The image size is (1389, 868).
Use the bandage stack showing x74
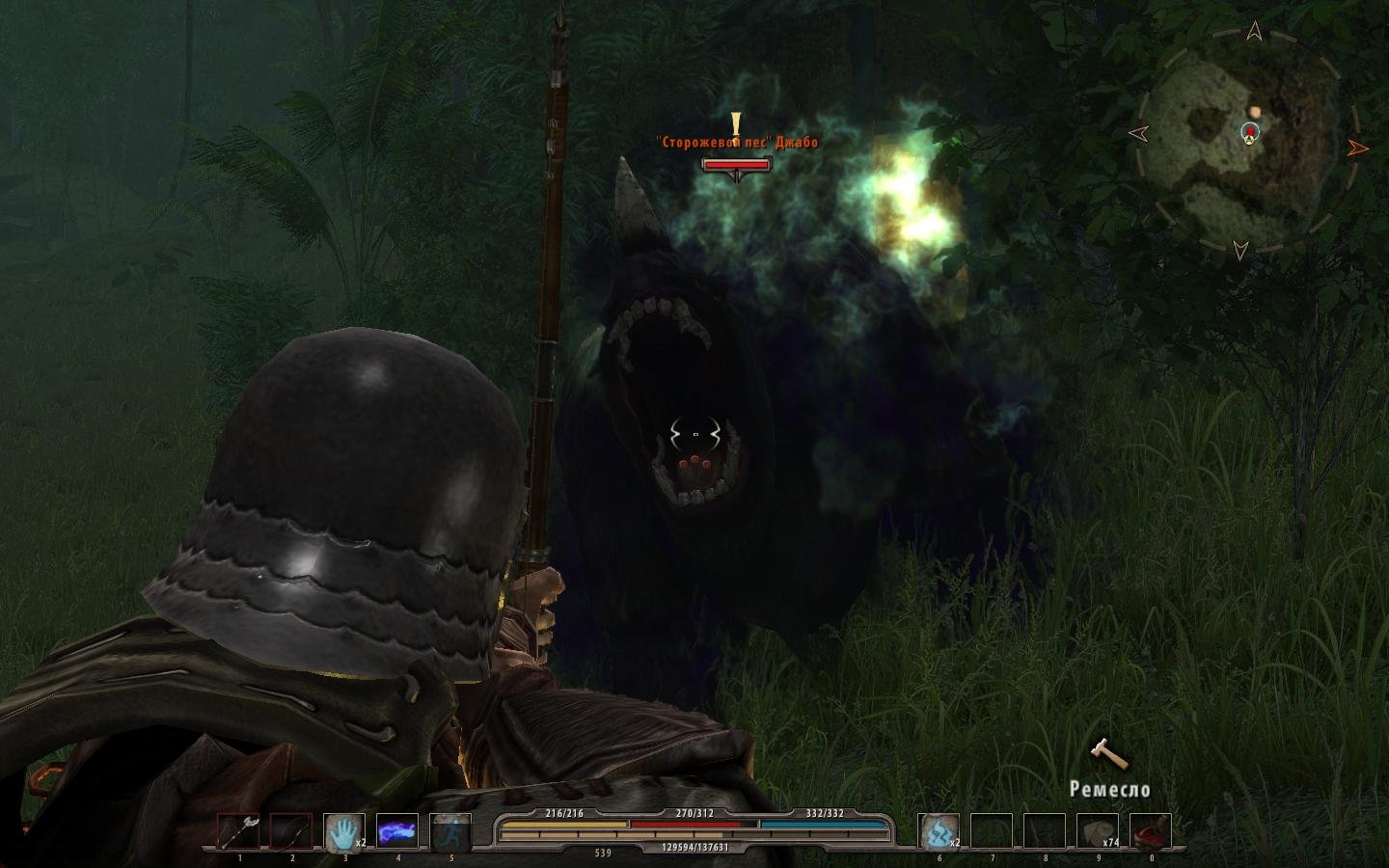tap(1098, 831)
